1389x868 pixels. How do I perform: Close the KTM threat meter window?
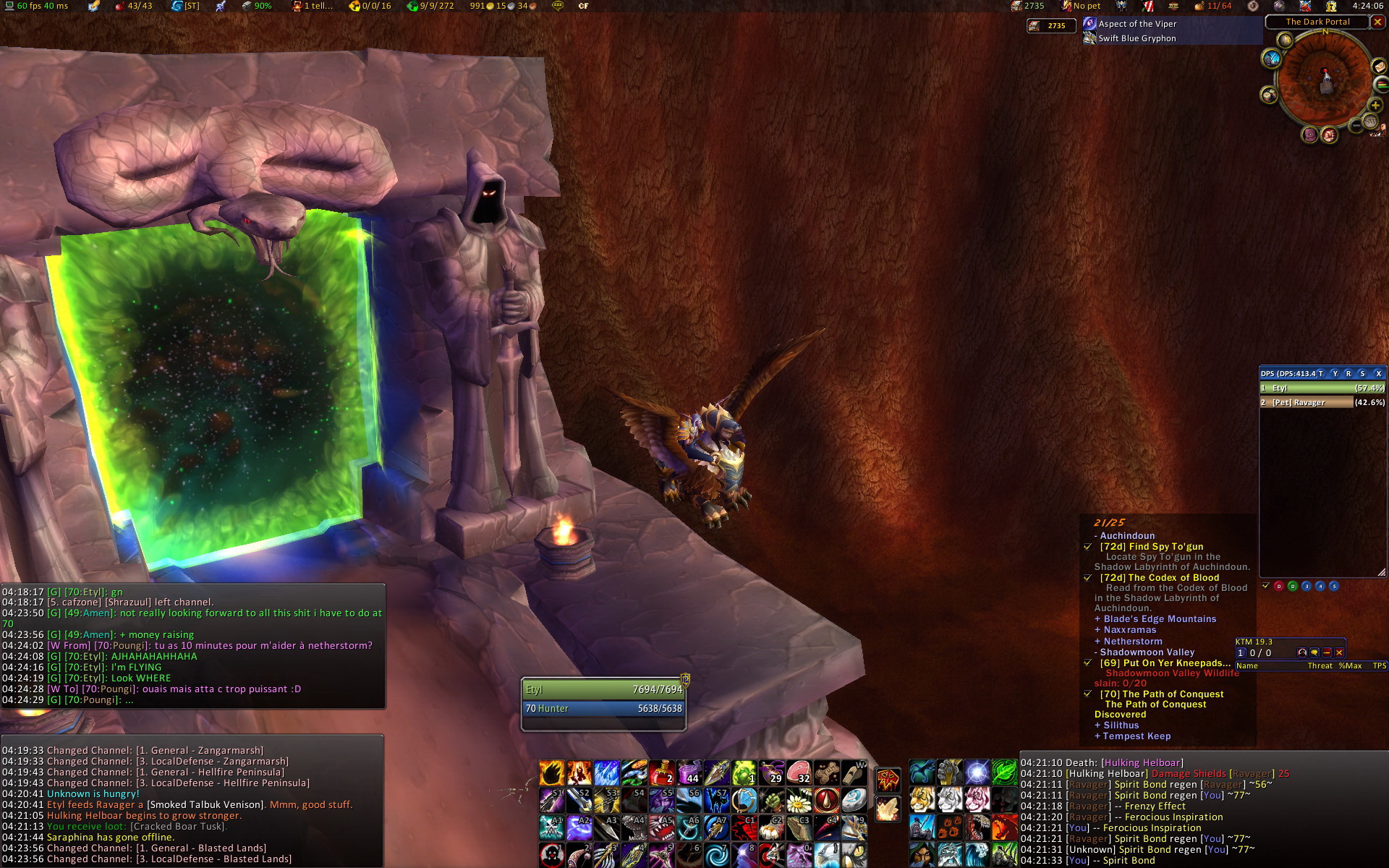coord(1339,652)
